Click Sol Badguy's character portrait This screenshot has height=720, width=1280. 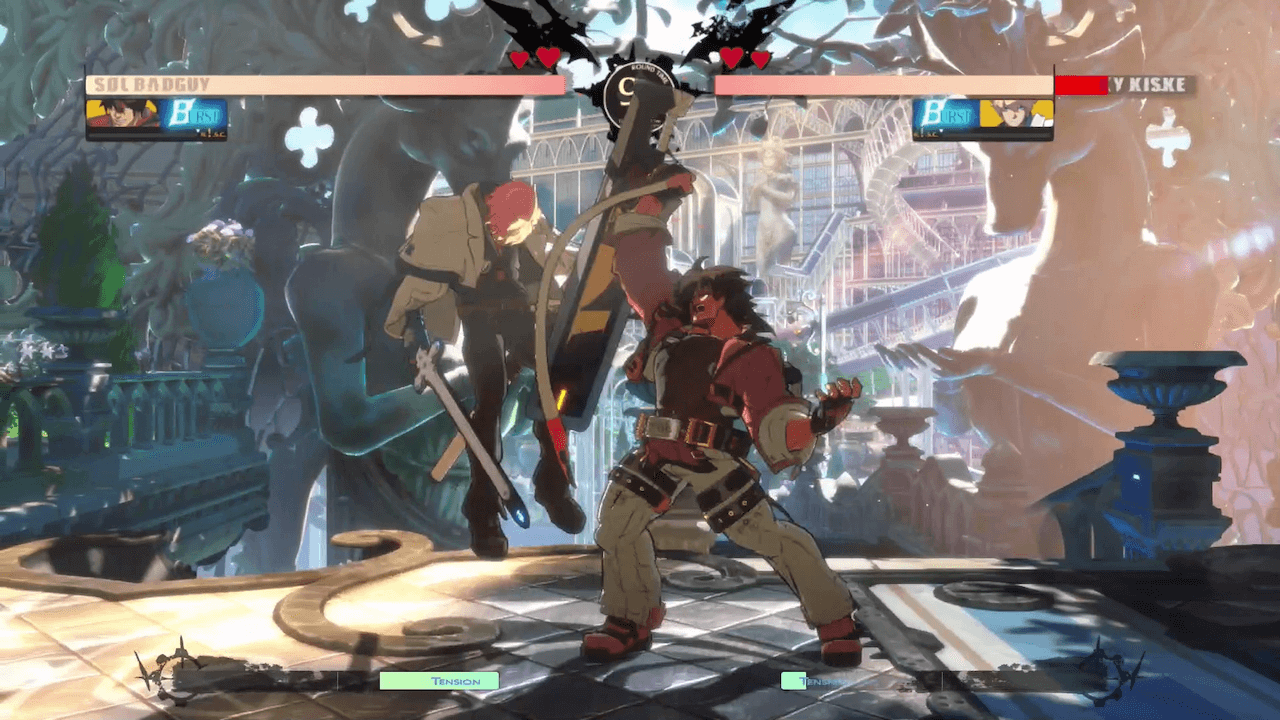click(x=122, y=116)
